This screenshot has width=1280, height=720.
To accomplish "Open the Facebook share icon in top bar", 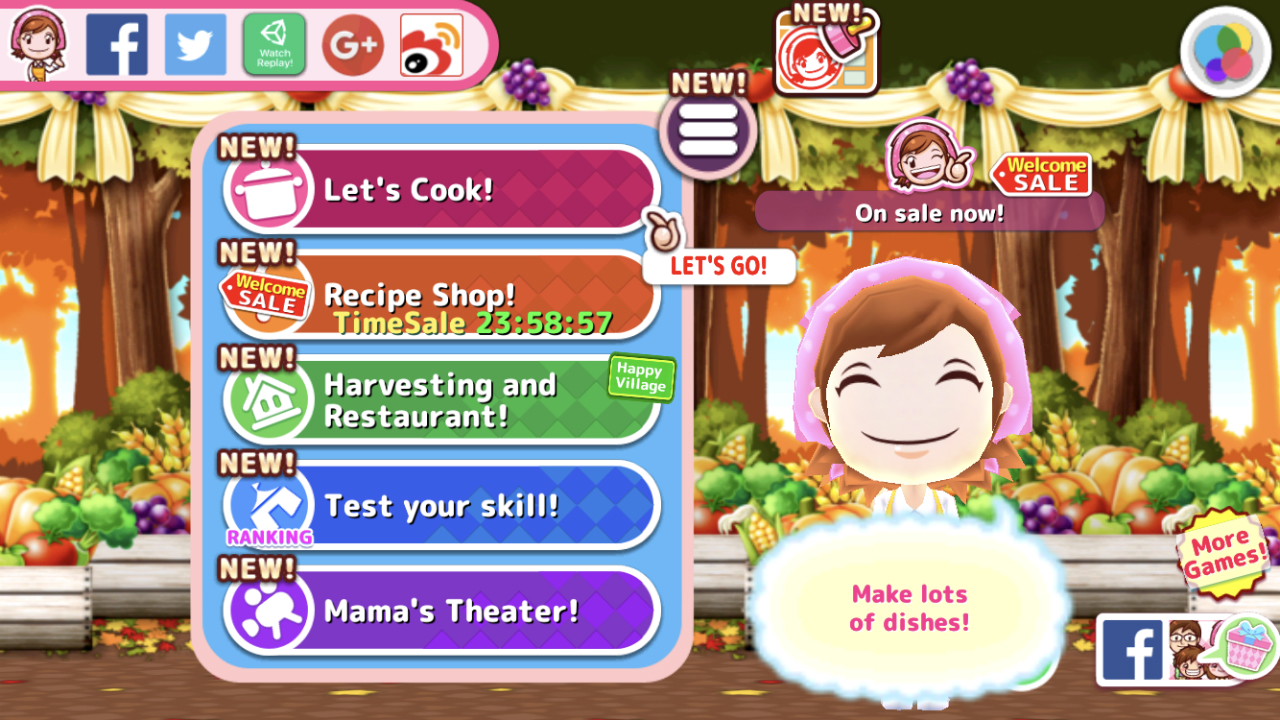I will 117,44.
